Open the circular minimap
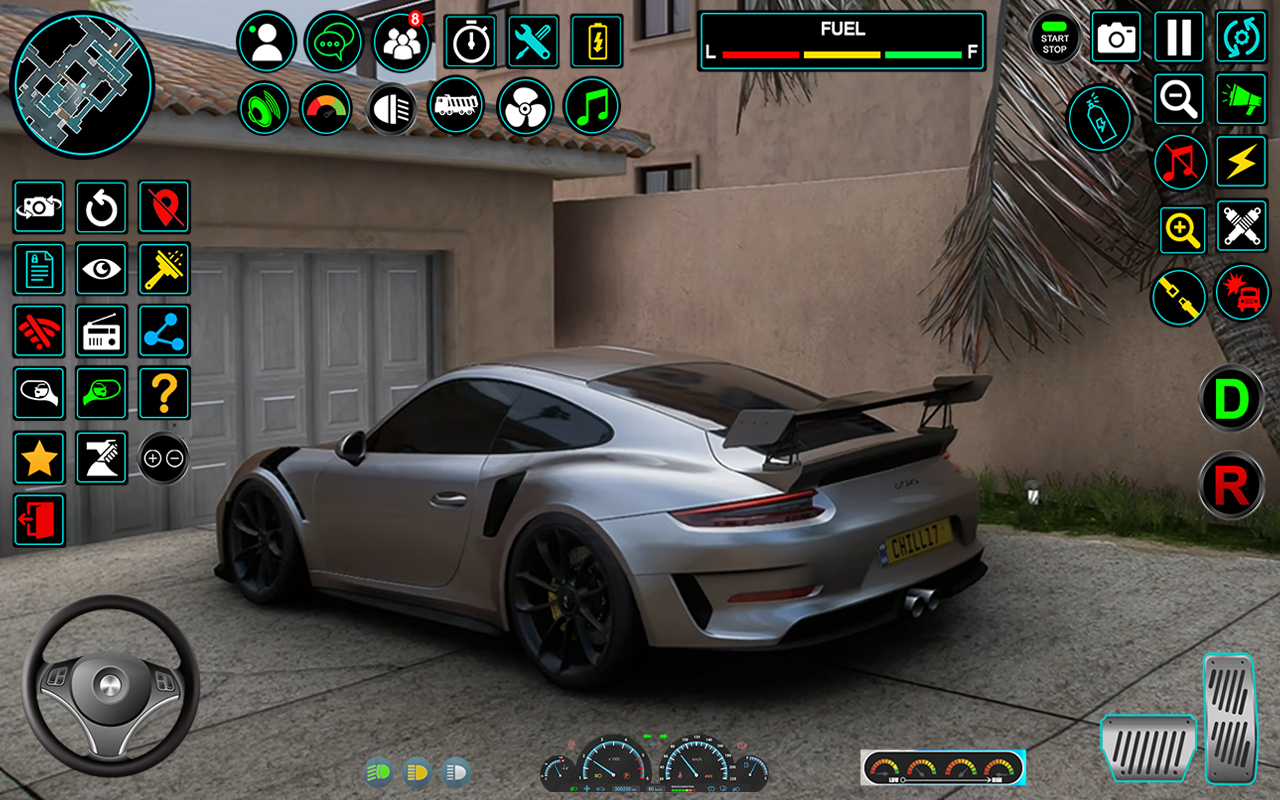This screenshot has width=1280, height=800. [x=82, y=84]
